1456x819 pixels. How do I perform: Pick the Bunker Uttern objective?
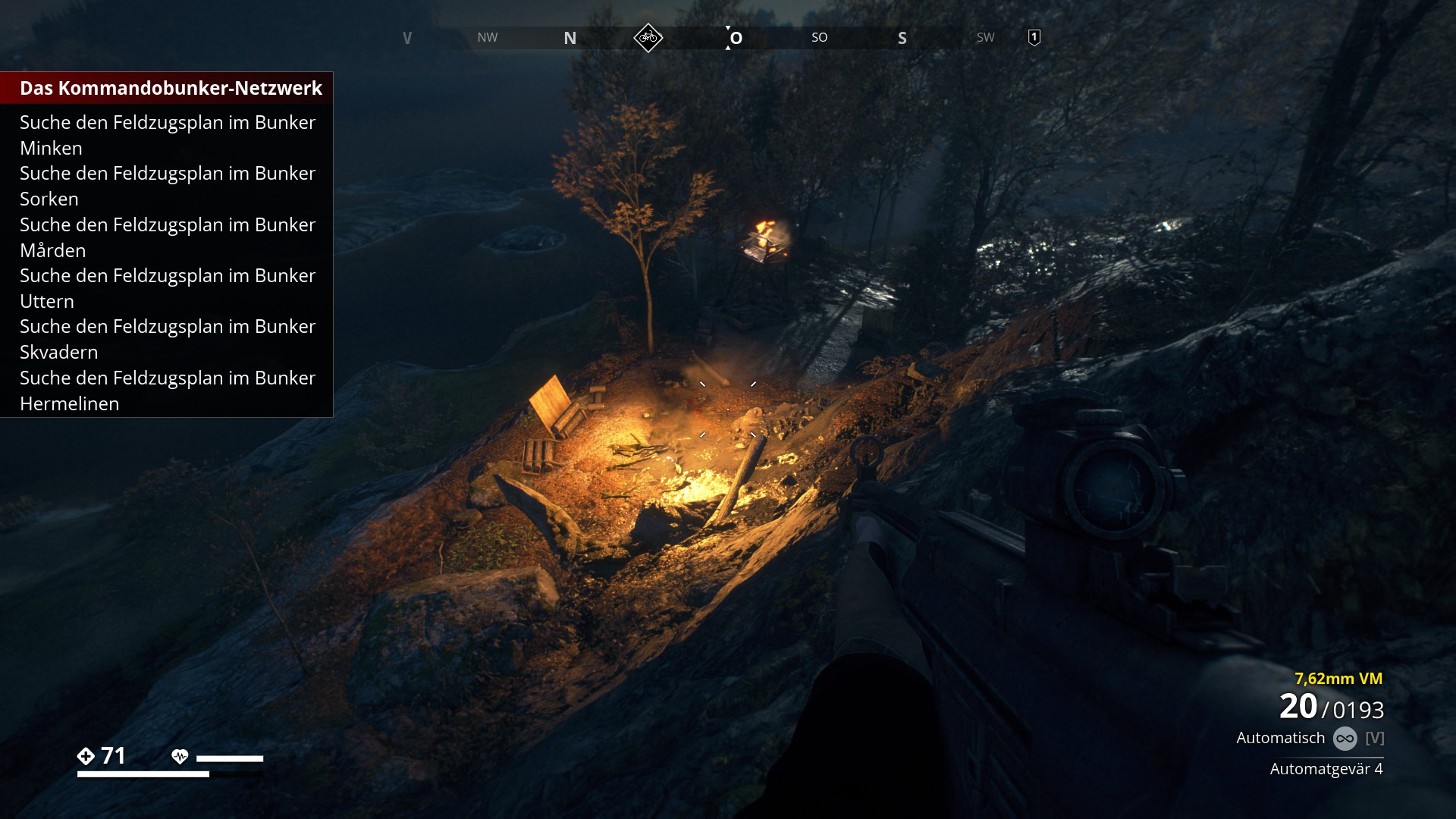(167, 288)
